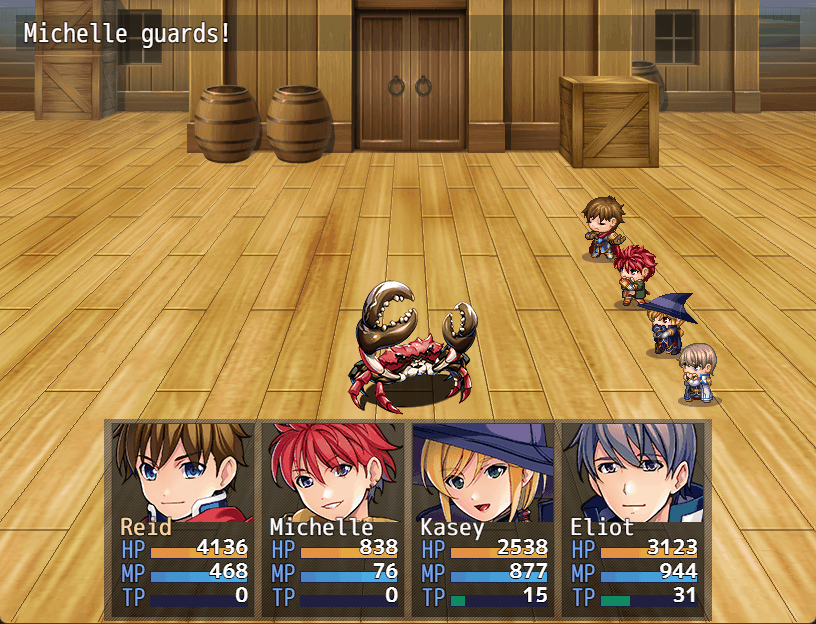Image resolution: width=816 pixels, height=624 pixels.
Task: Pick Eliot's portrait panel
Action: click(x=632, y=518)
